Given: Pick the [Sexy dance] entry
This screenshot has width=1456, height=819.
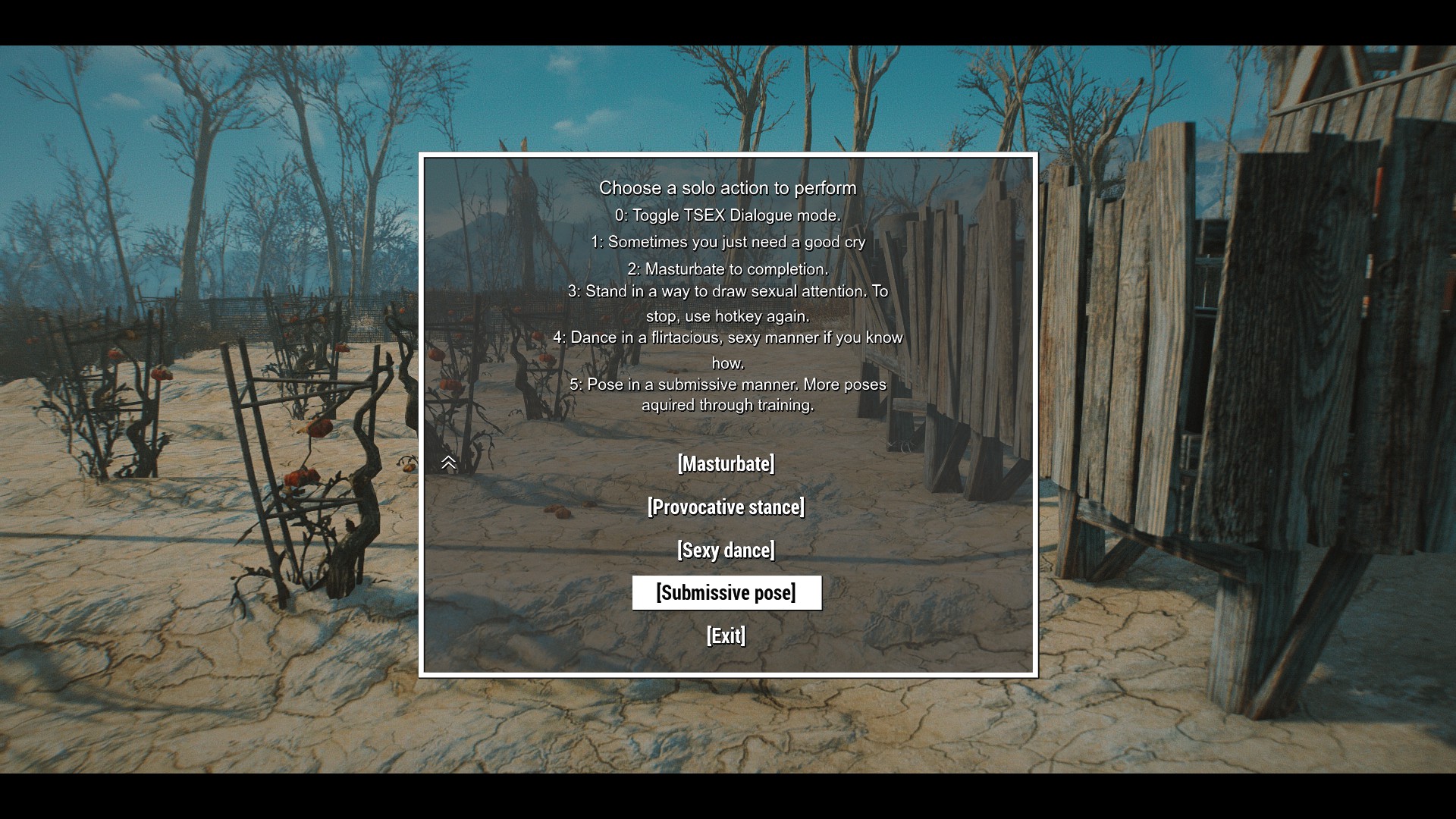Looking at the screenshot, I should coord(726,551).
